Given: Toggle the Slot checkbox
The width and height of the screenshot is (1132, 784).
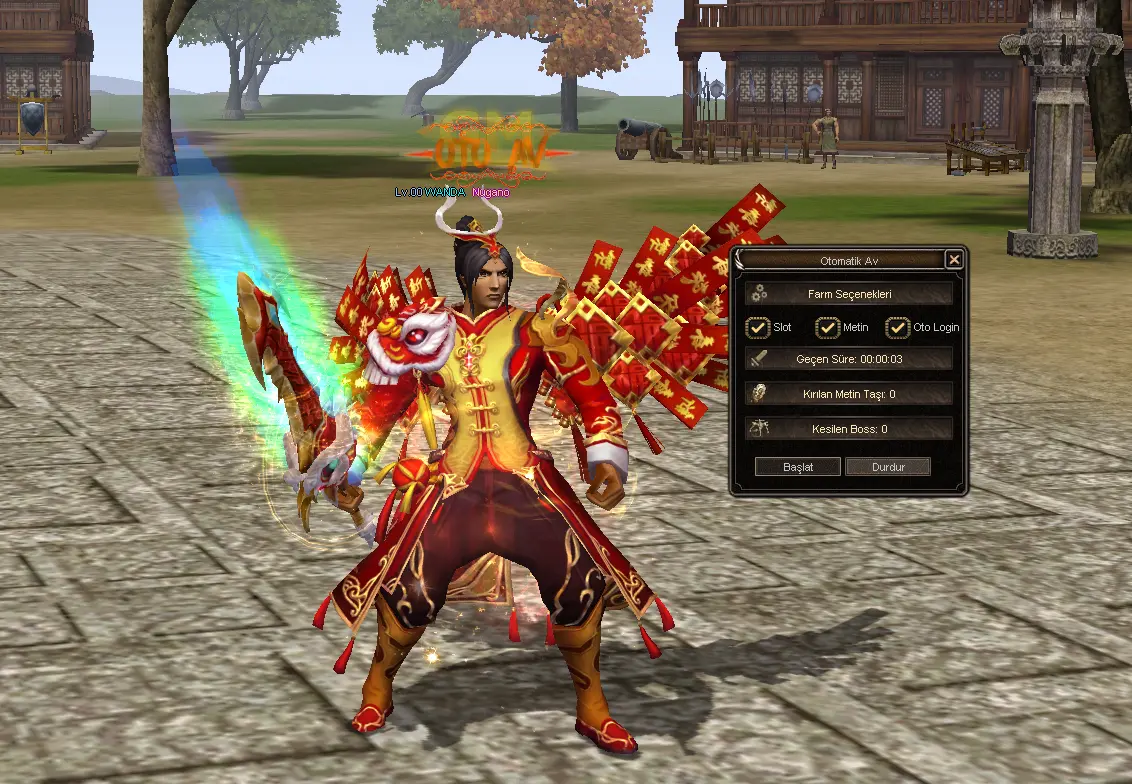Looking at the screenshot, I should [x=758, y=327].
